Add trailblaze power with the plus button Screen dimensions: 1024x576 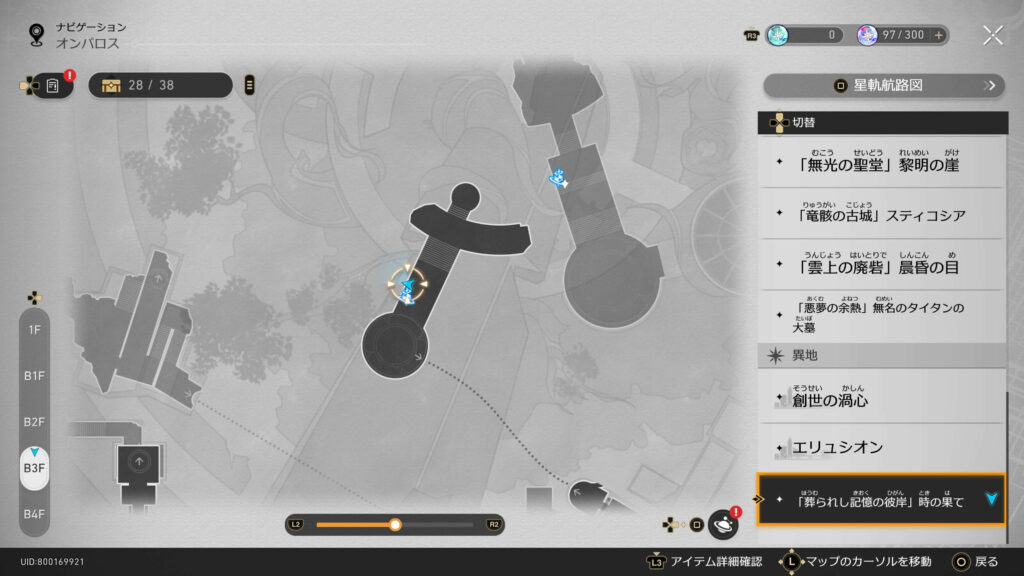(938, 35)
